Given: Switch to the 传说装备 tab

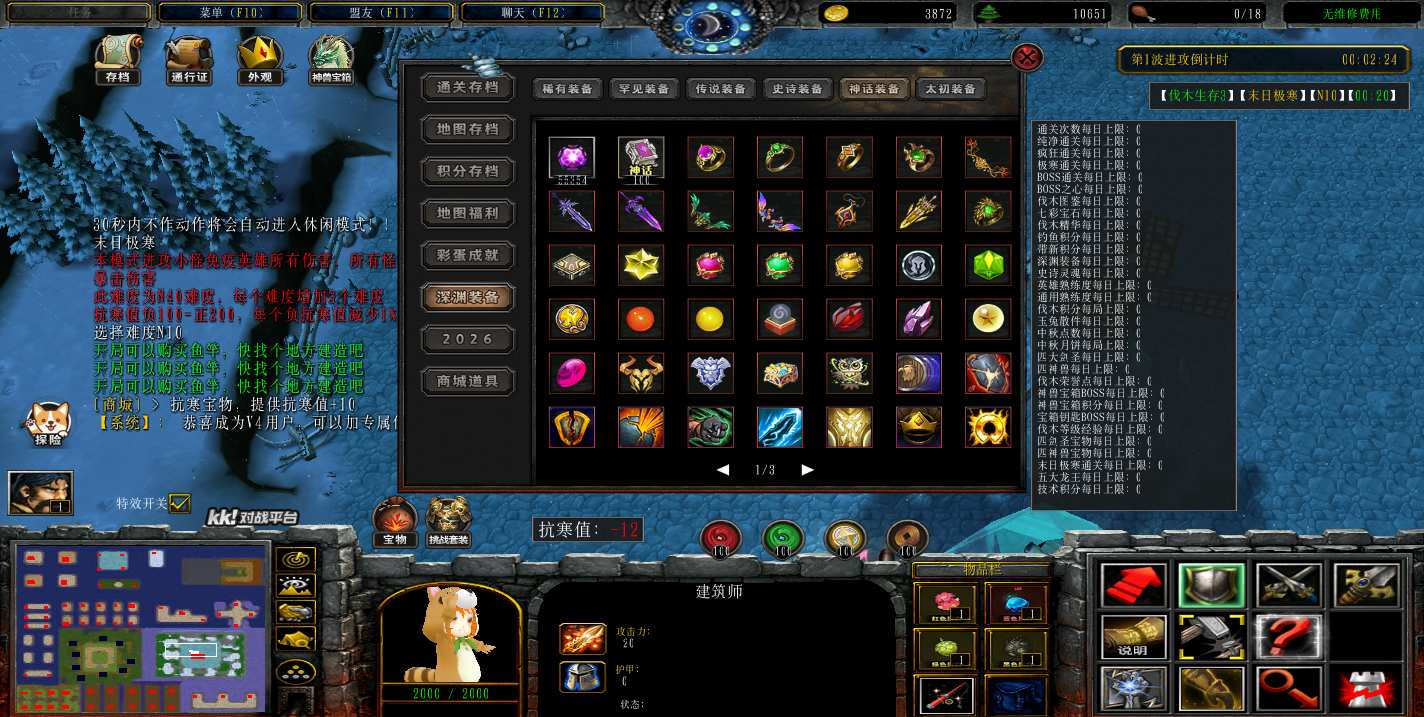Looking at the screenshot, I should pyautogui.click(x=720, y=89).
